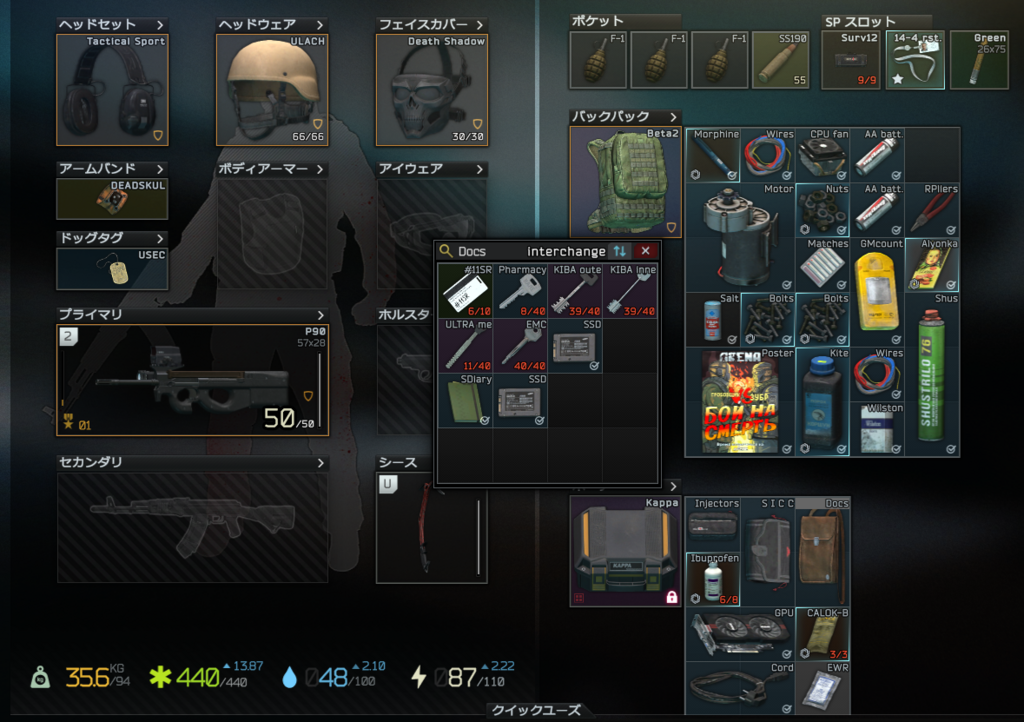1024x722 pixels.
Task: Select the Pharmacy key in Docs
Action: click(521, 290)
